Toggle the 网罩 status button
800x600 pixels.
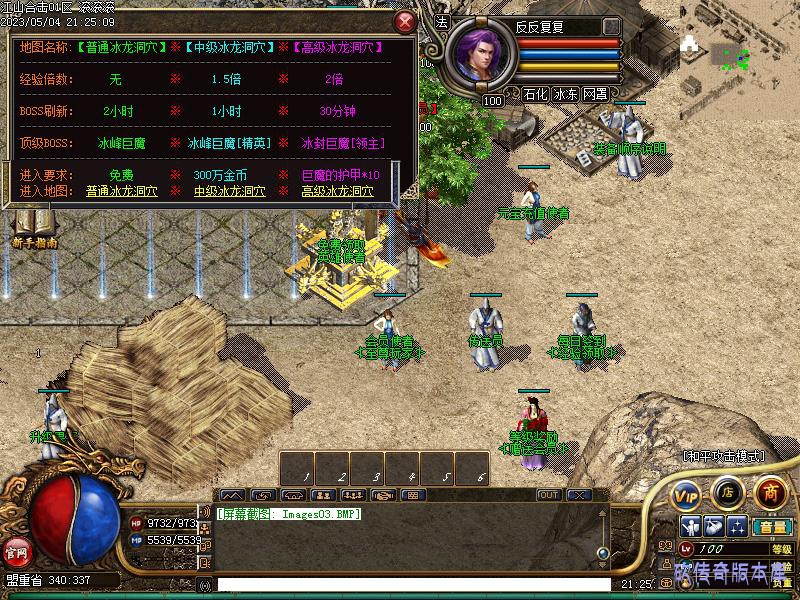tap(596, 95)
